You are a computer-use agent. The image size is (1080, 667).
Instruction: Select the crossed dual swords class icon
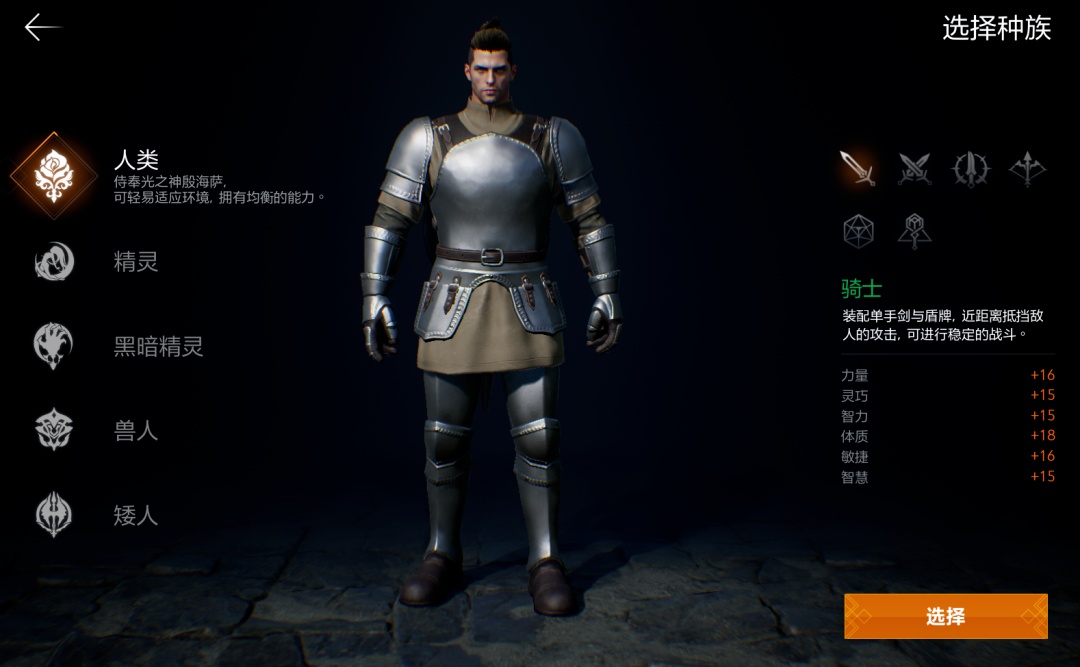(x=914, y=169)
